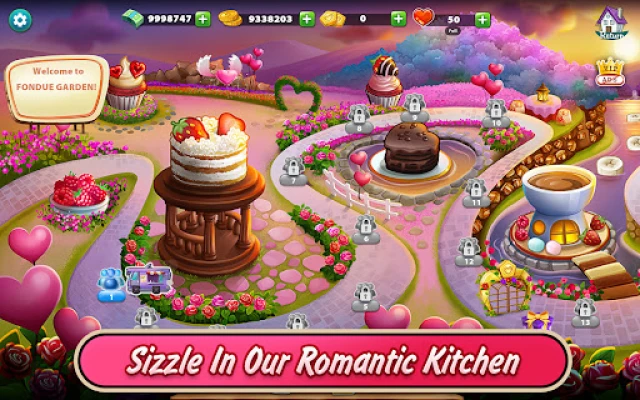Return to the home screen

610,23
